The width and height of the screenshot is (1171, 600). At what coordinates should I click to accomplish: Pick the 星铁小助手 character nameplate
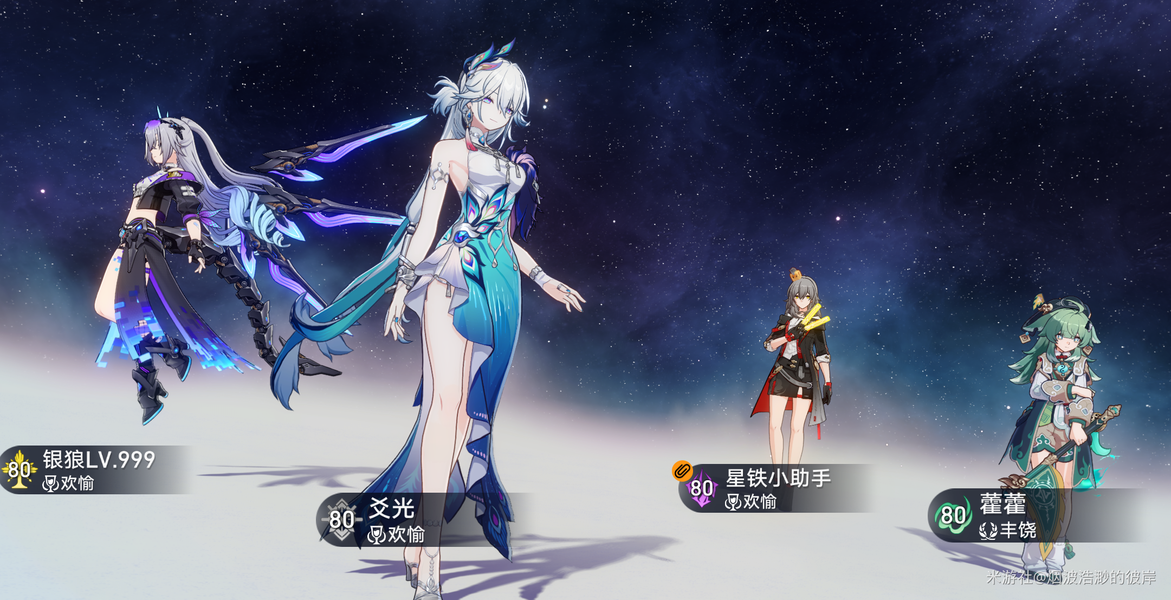(x=768, y=488)
